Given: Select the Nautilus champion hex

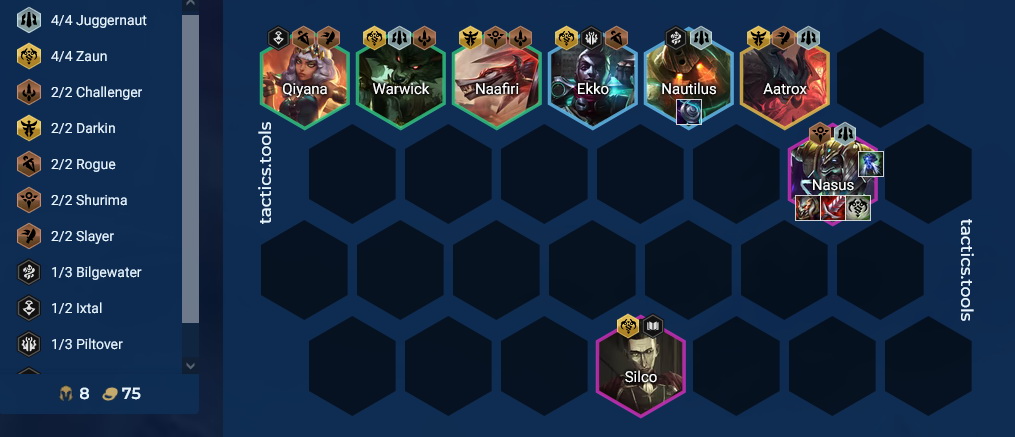Looking at the screenshot, I should tap(688, 82).
